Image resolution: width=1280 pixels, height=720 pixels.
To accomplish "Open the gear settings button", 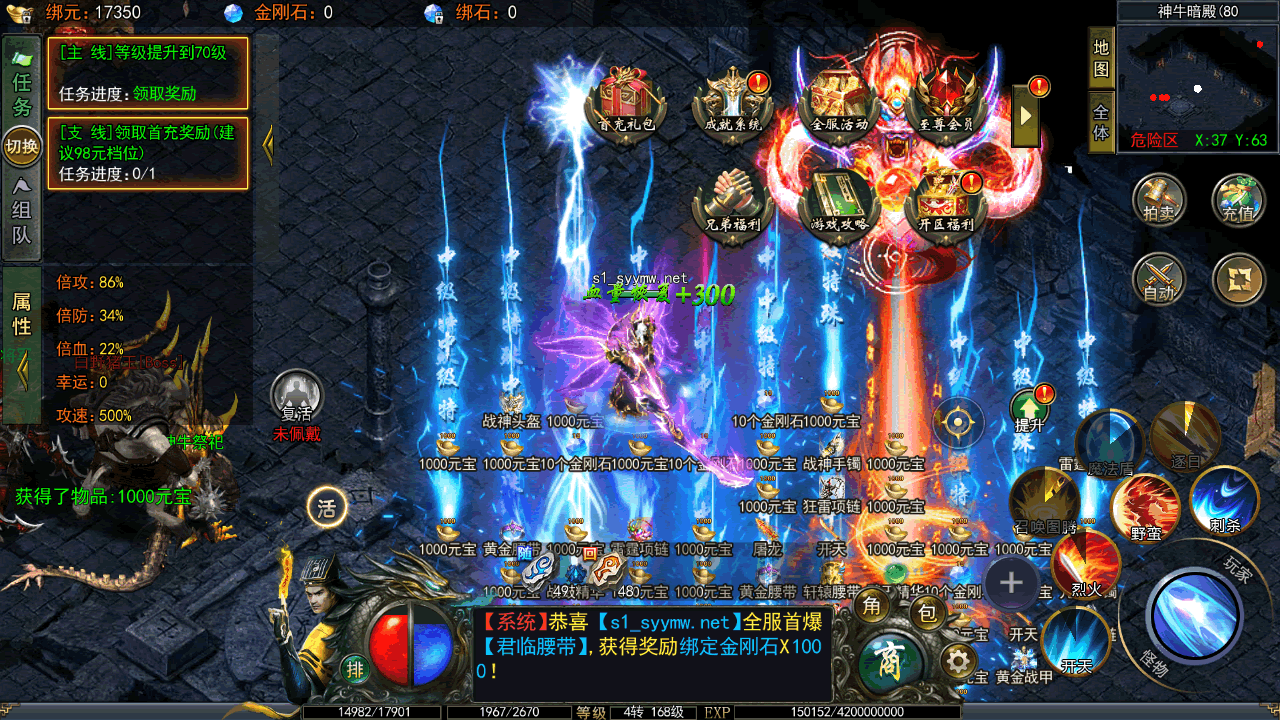I will point(958,661).
